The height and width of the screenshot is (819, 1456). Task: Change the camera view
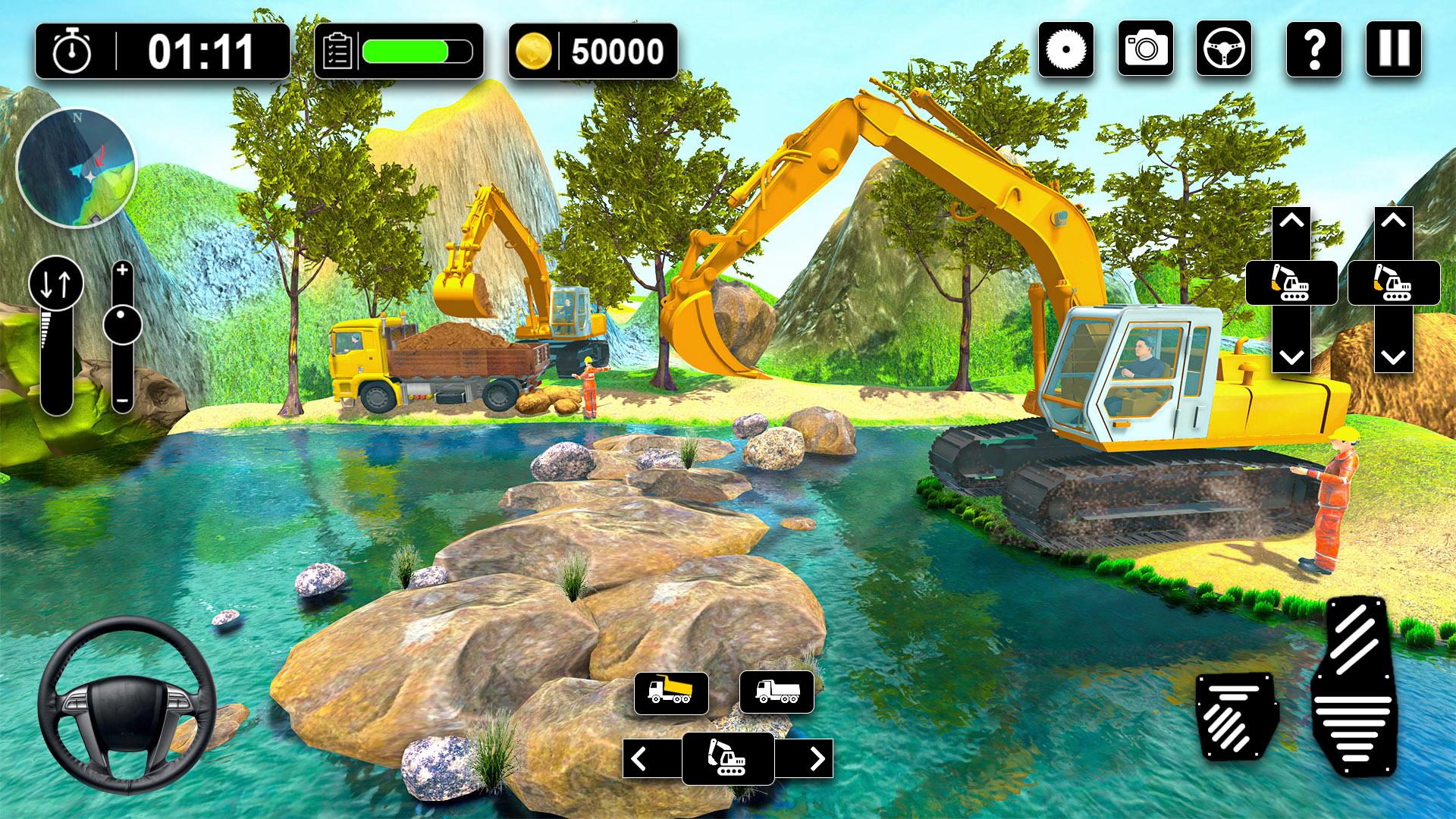click(1145, 50)
